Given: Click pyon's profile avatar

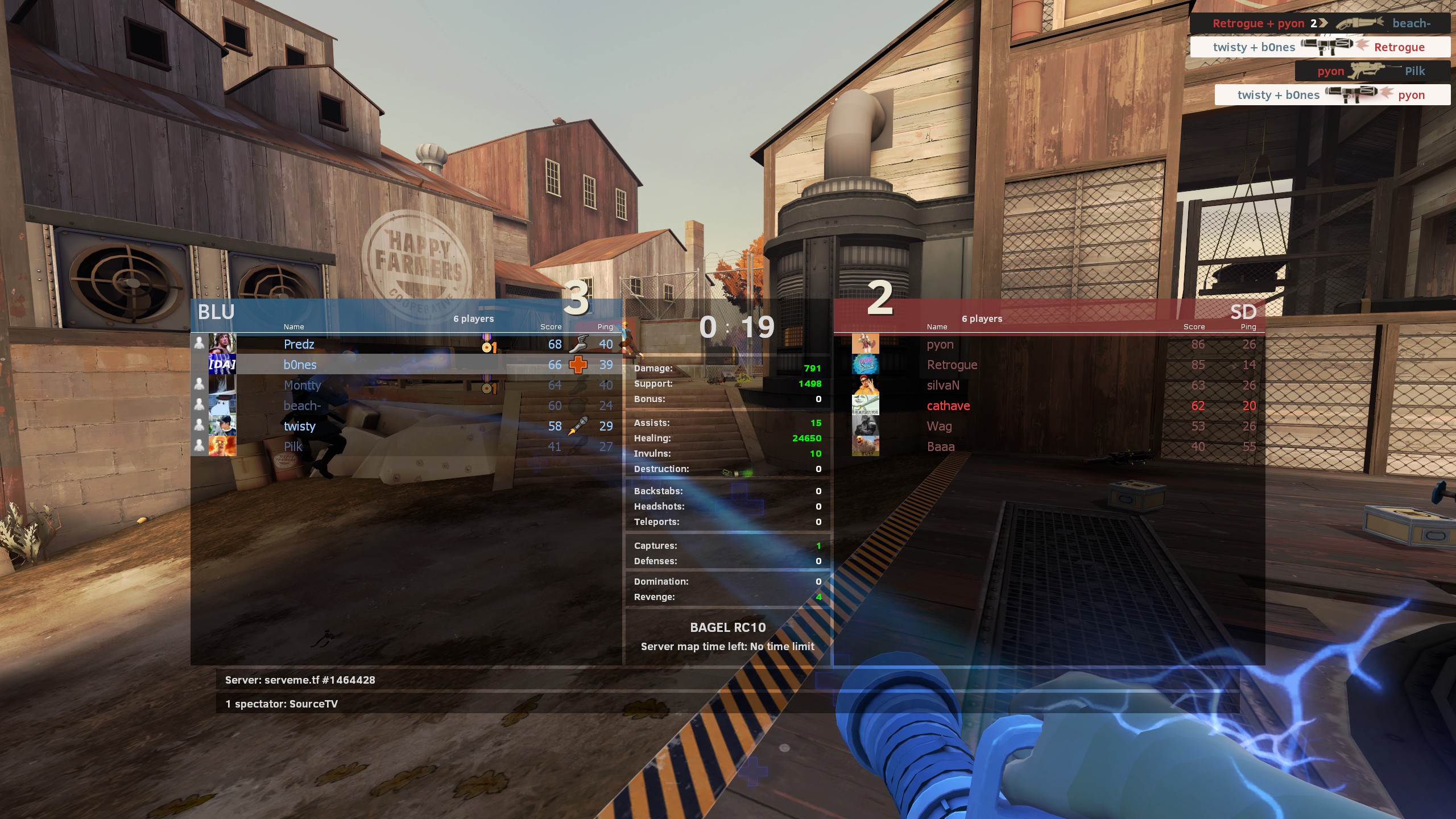Looking at the screenshot, I should (x=865, y=344).
